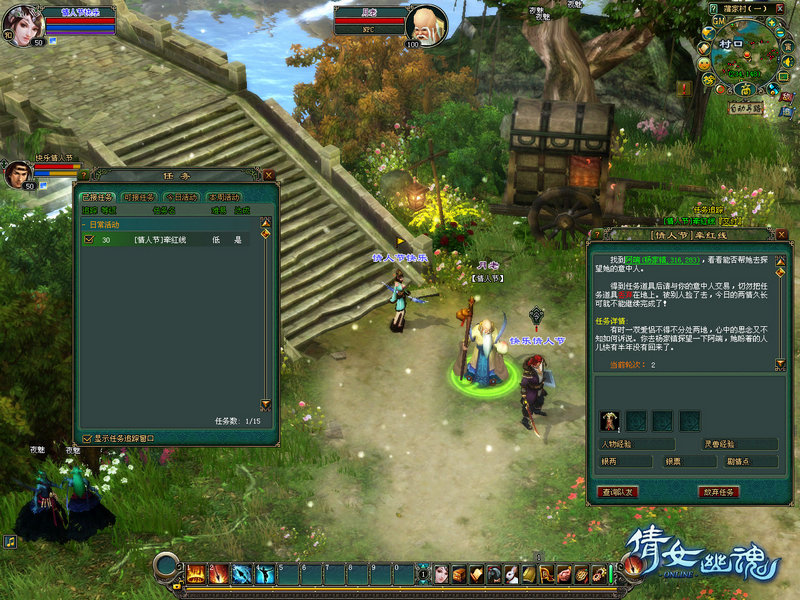Close the 牵红线 quest detail window
Viewport: 800px width, 600px height.
[773, 234]
